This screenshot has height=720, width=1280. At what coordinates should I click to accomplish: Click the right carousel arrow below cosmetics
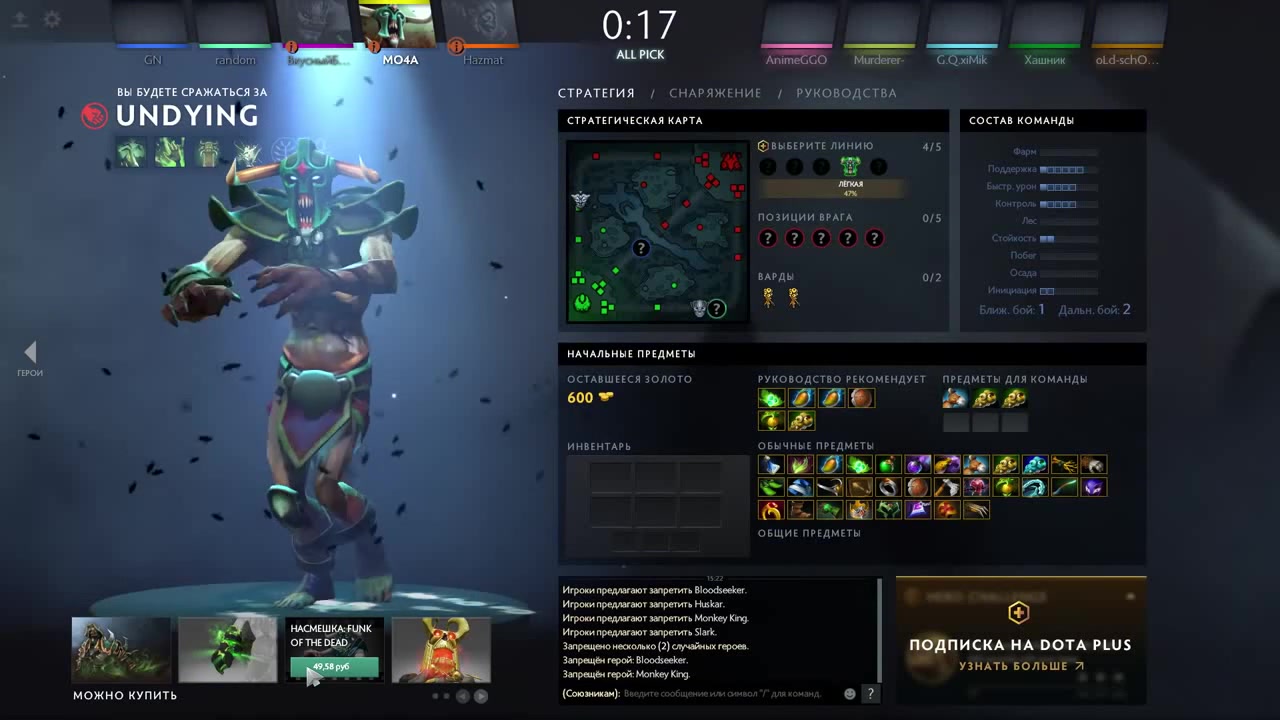(480, 695)
